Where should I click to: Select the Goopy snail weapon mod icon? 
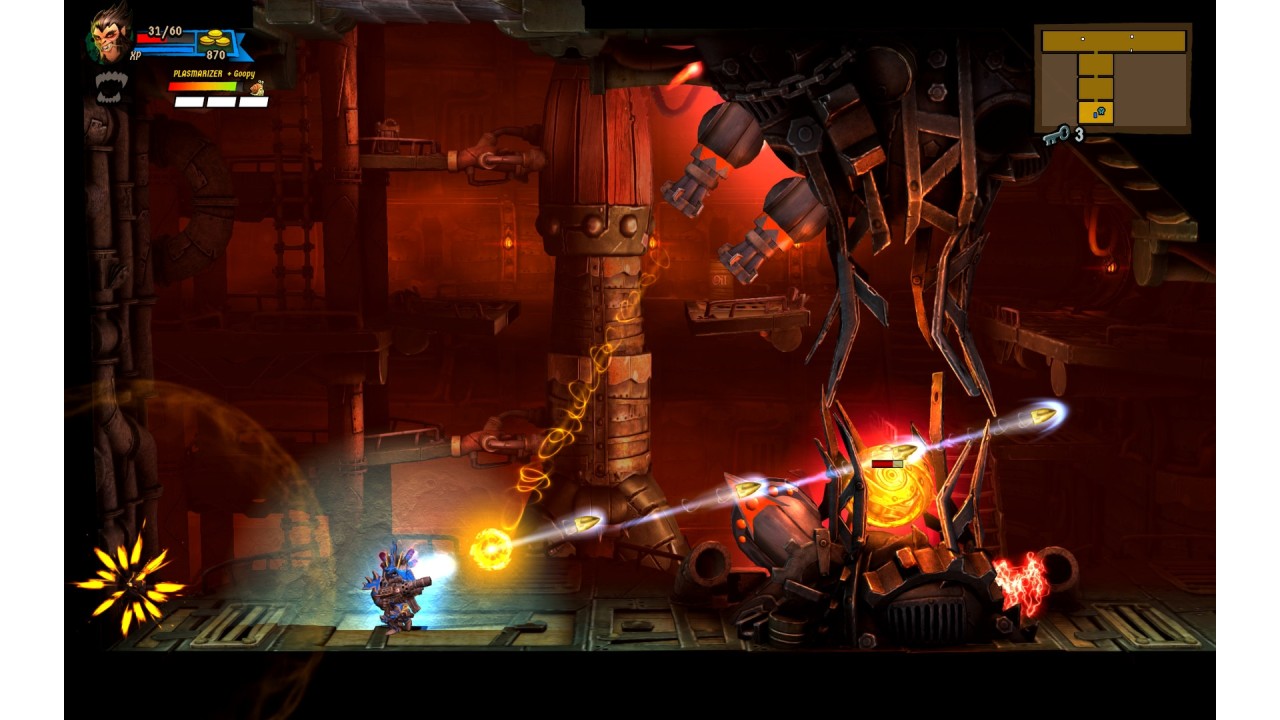[x=257, y=89]
